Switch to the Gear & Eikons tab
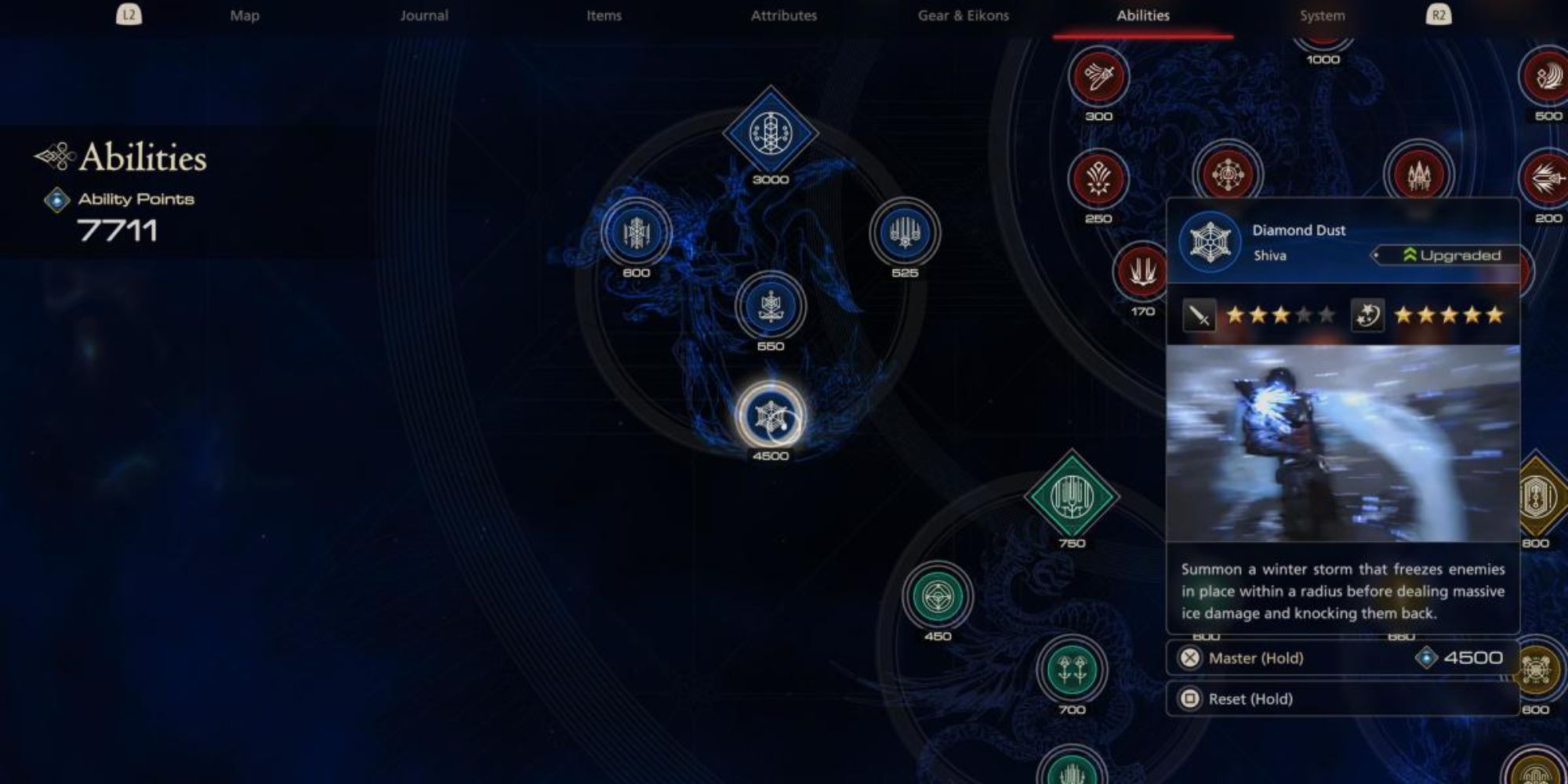 click(964, 15)
